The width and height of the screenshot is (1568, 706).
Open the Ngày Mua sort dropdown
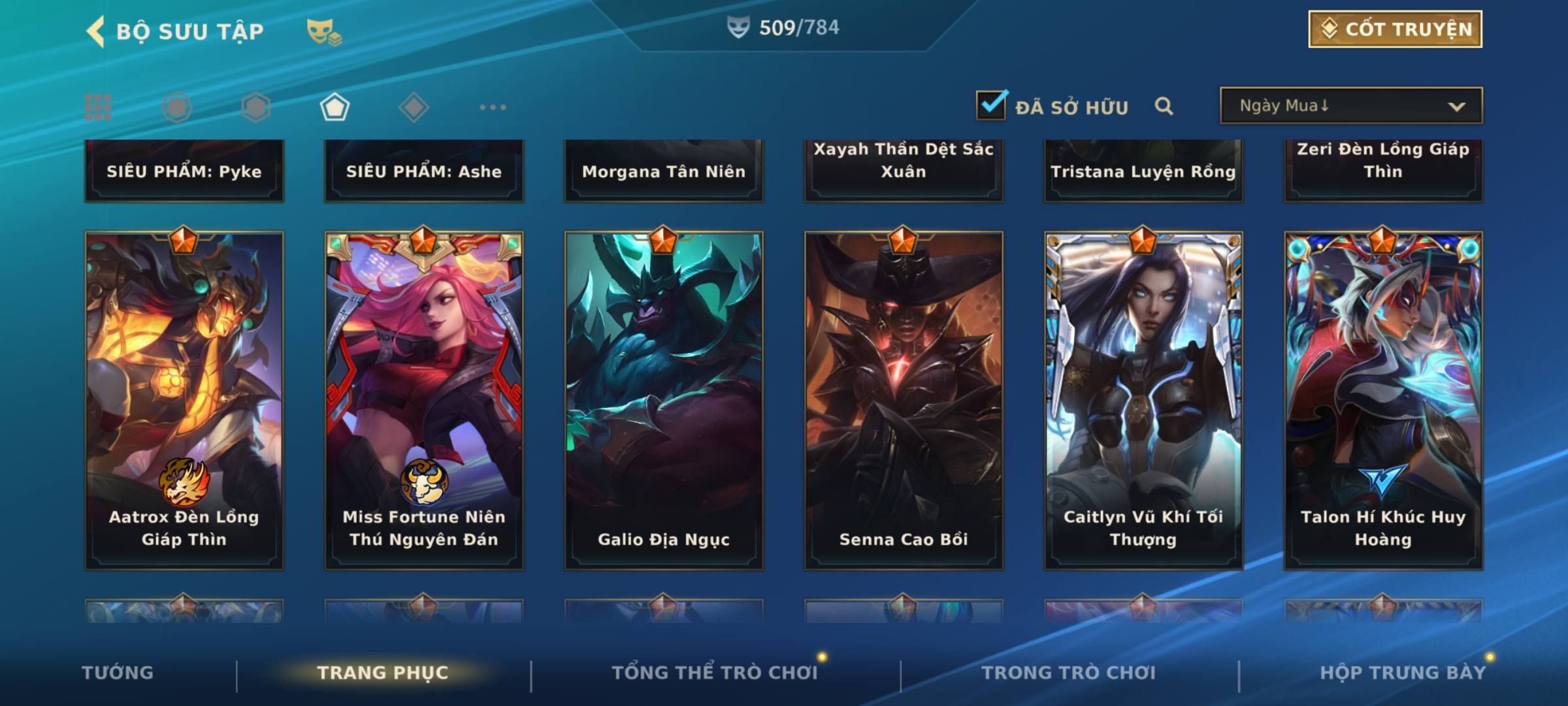[x=1350, y=106]
